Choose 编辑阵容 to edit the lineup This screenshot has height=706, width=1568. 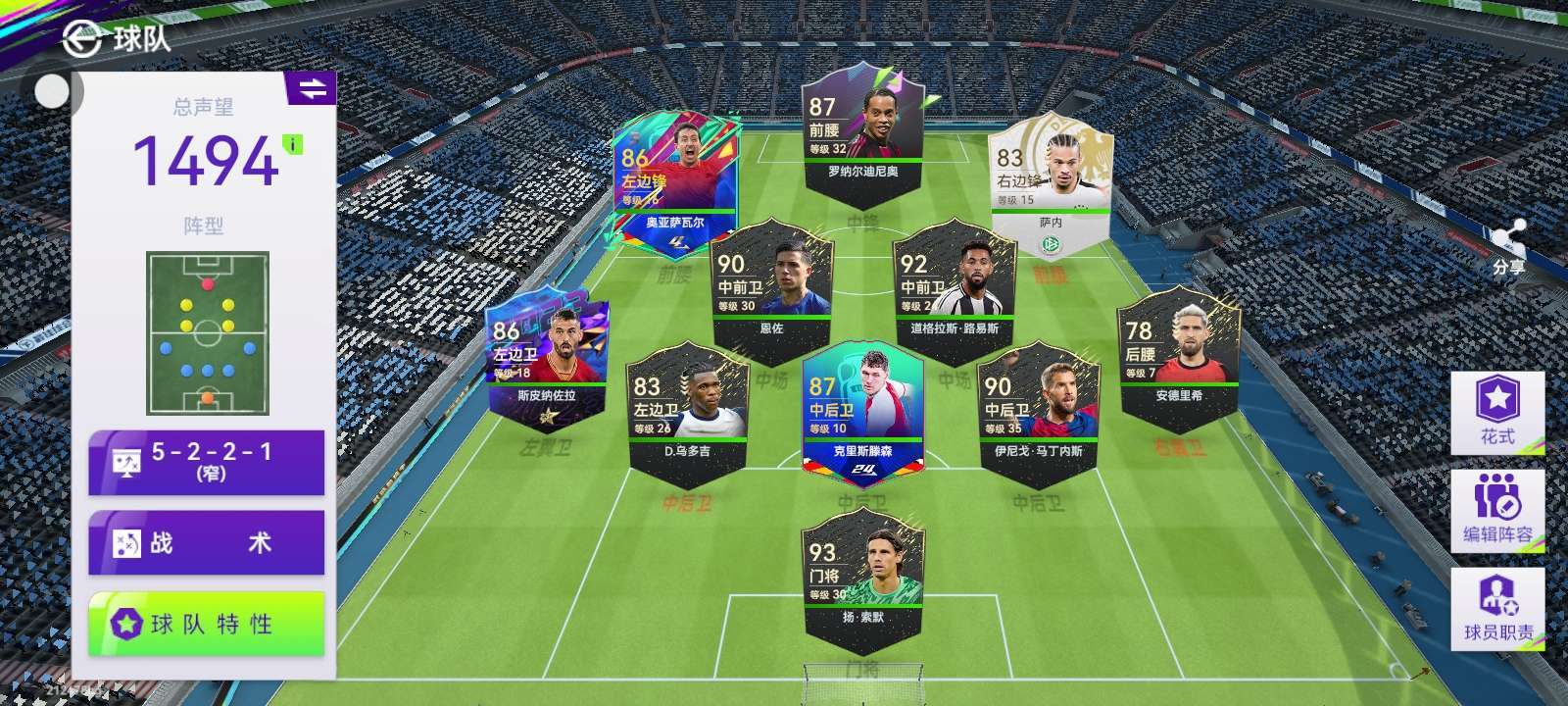click(1496, 510)
